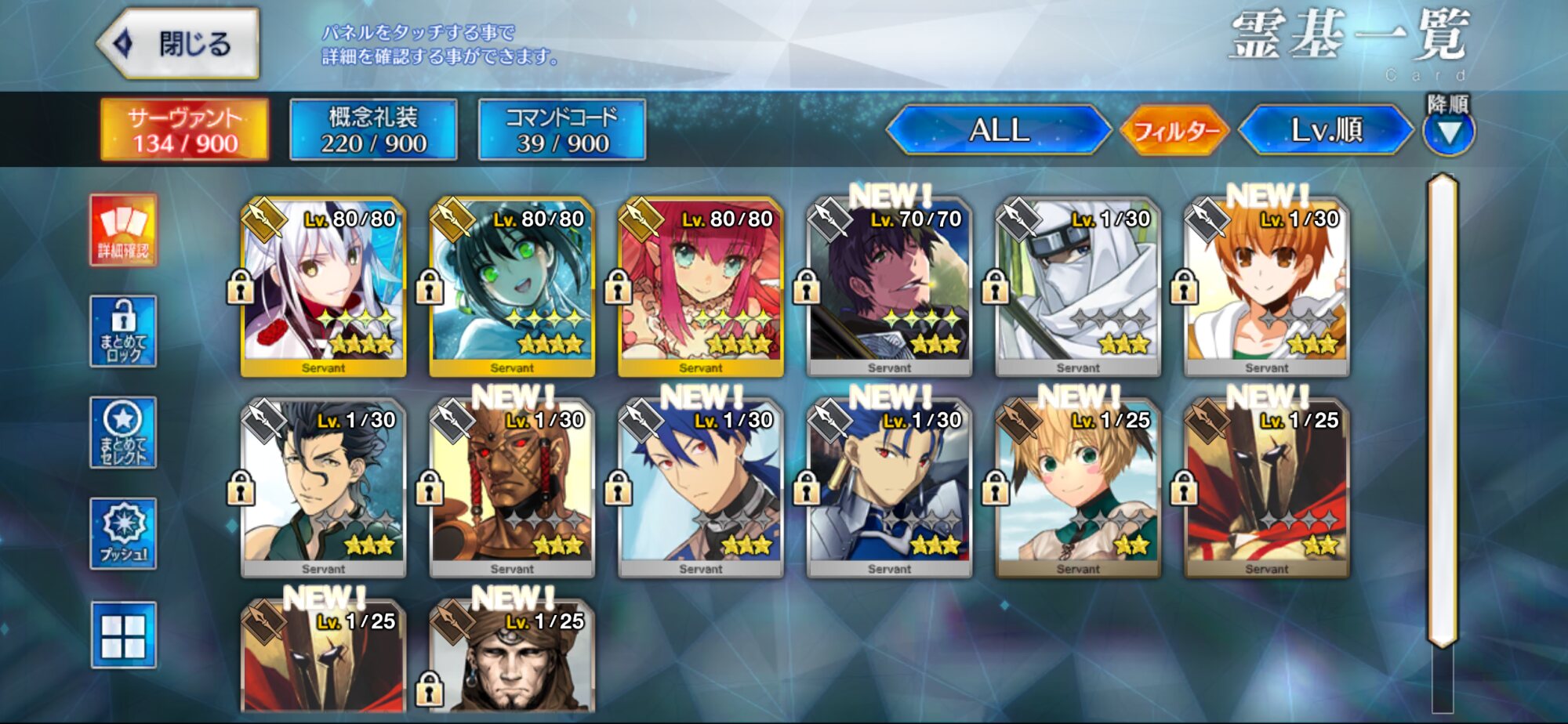The height and width of the screenshot is (724, 1568).
Task: Click the vertical list scrollbar
Action: [x=1443, y=407]
